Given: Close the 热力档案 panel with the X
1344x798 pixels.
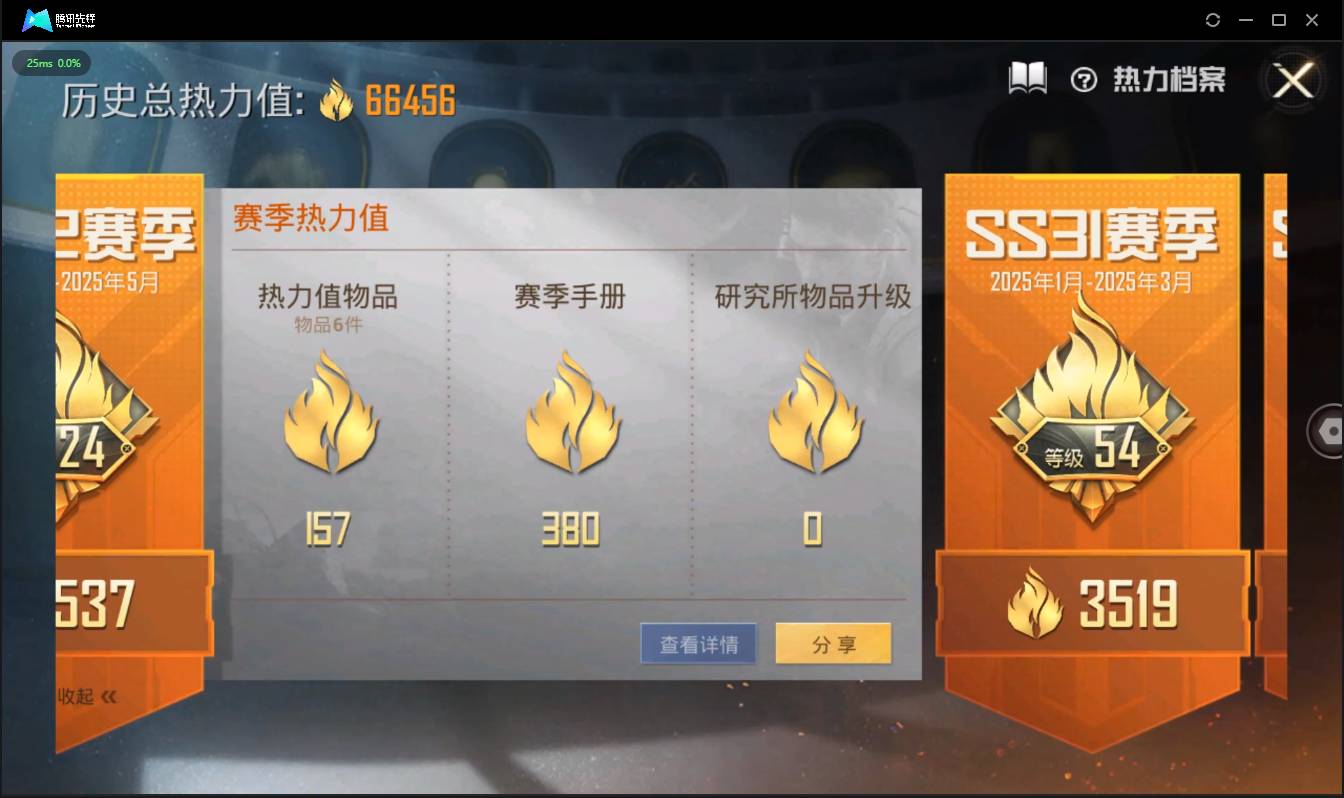Looking at the screenshot, I should click(1294, 82).
